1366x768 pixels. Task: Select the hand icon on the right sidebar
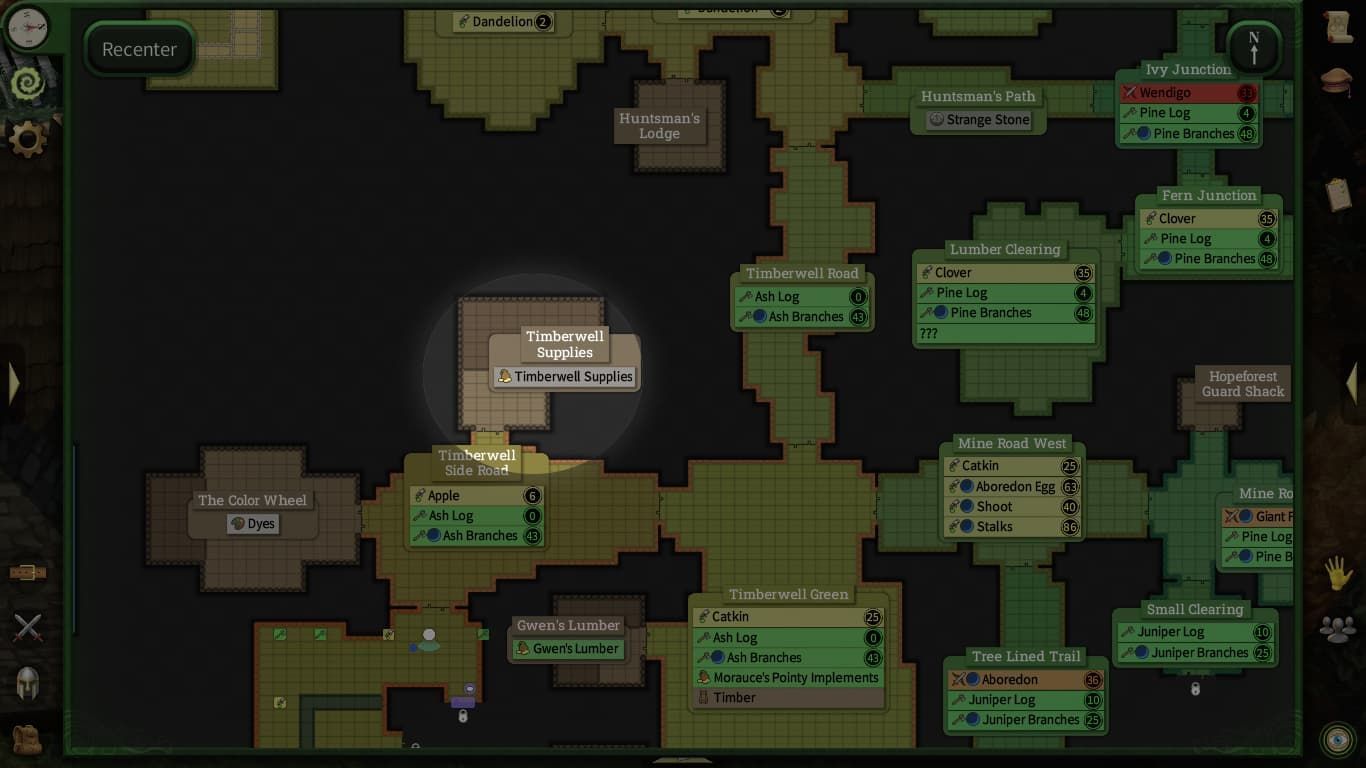1340,572
